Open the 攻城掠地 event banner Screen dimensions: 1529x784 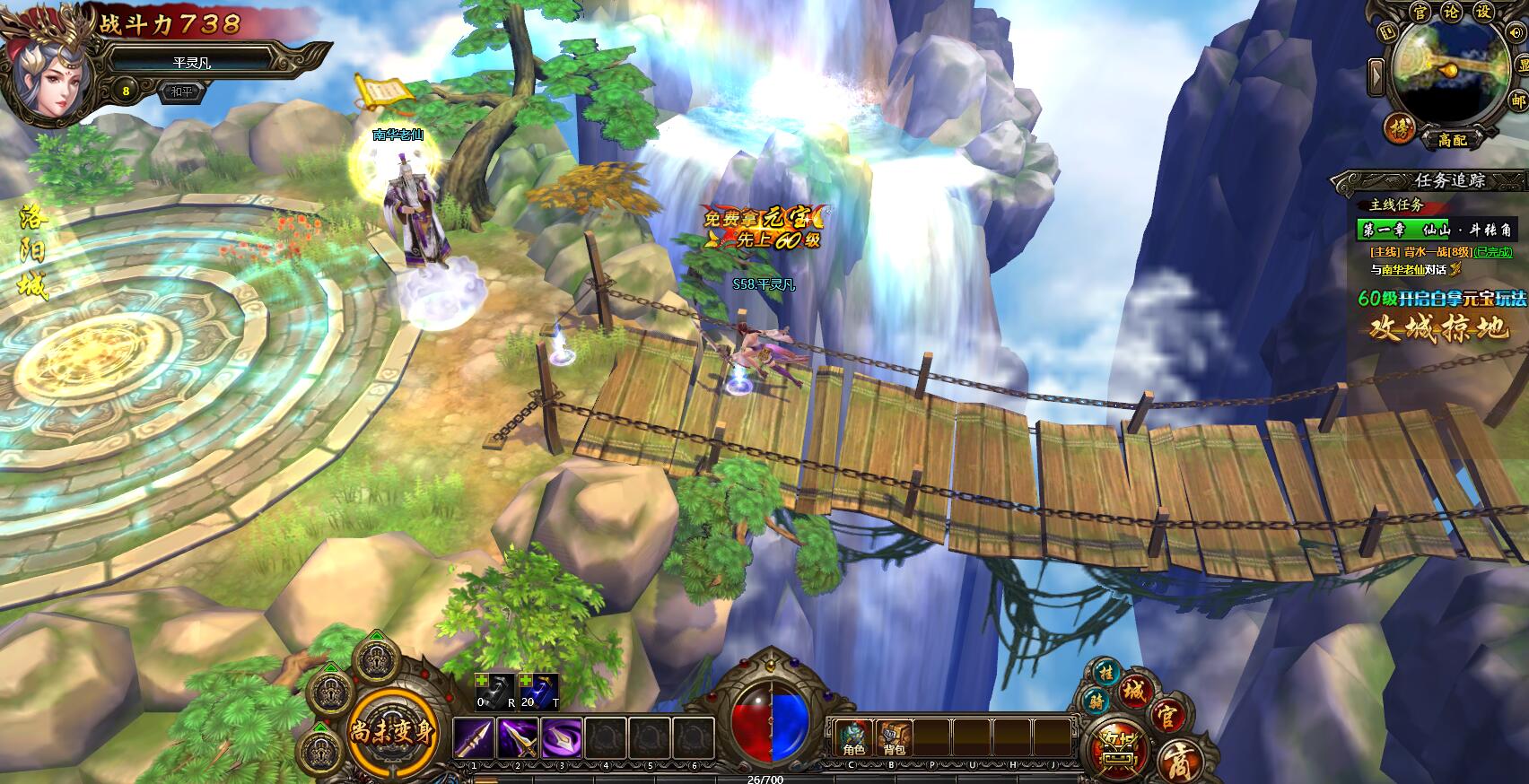(x=1439, y=329)
